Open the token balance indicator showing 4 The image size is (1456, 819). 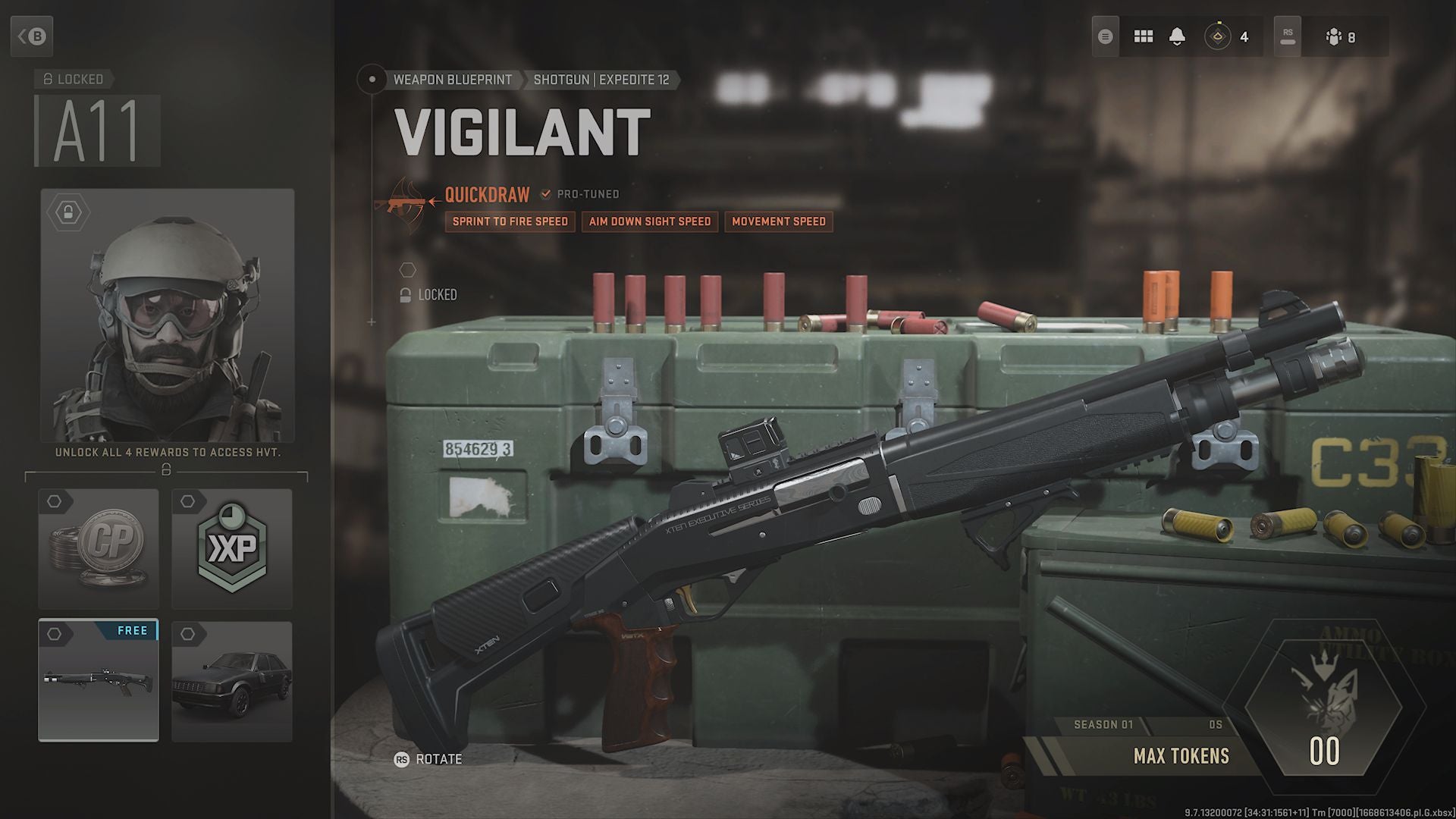(x=1227, y=36)
